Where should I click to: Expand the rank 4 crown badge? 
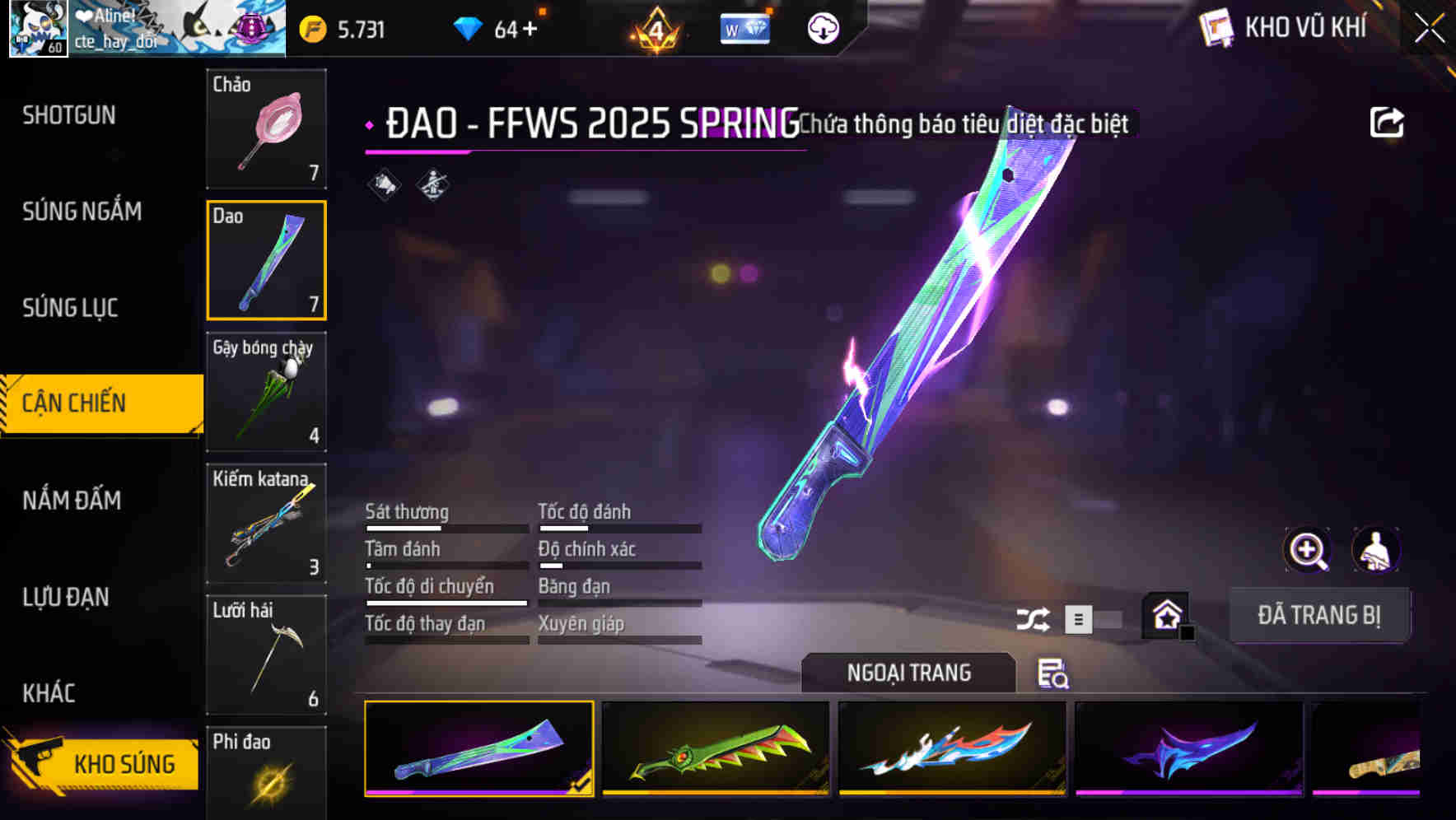point(655,29)
